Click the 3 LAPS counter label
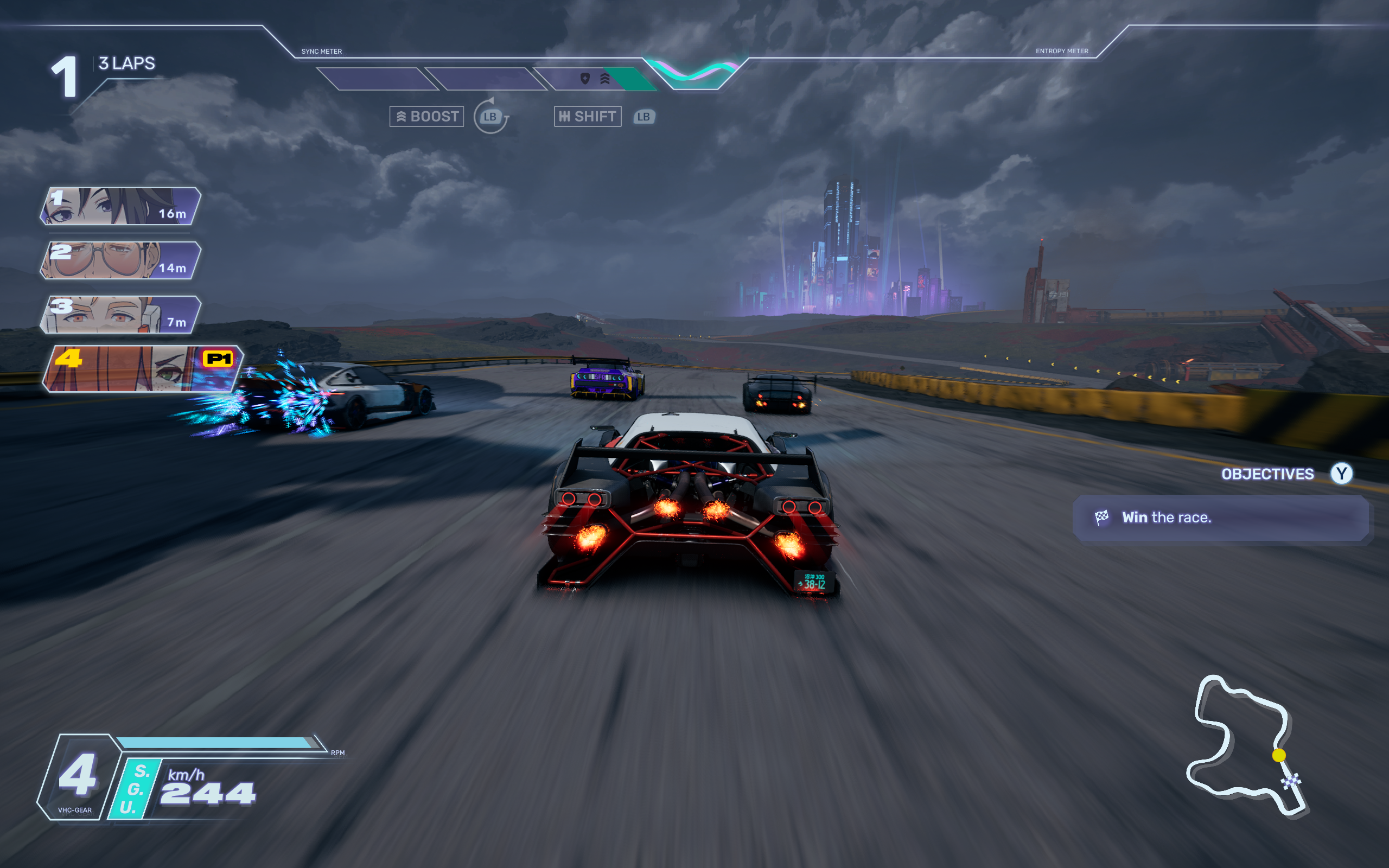 click(x=126, y=63)
